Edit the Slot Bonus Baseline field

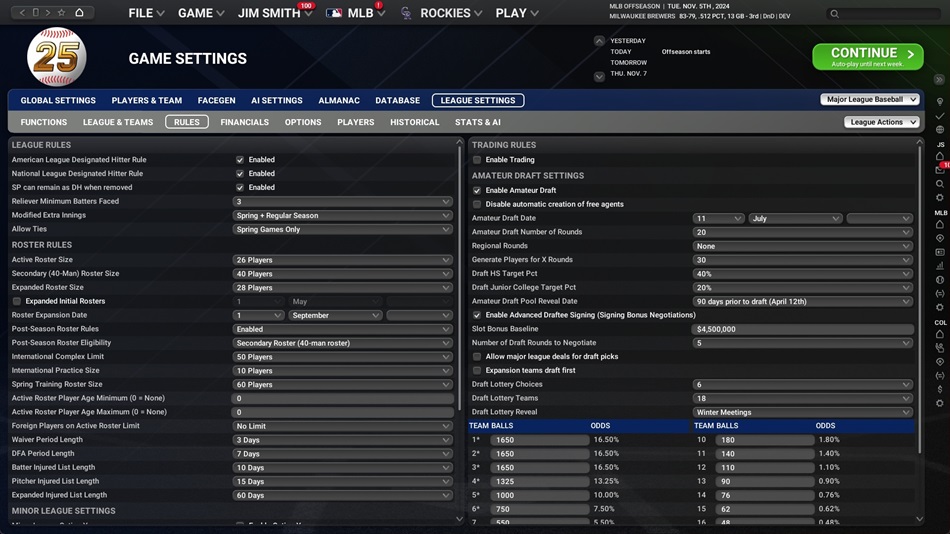802,329
